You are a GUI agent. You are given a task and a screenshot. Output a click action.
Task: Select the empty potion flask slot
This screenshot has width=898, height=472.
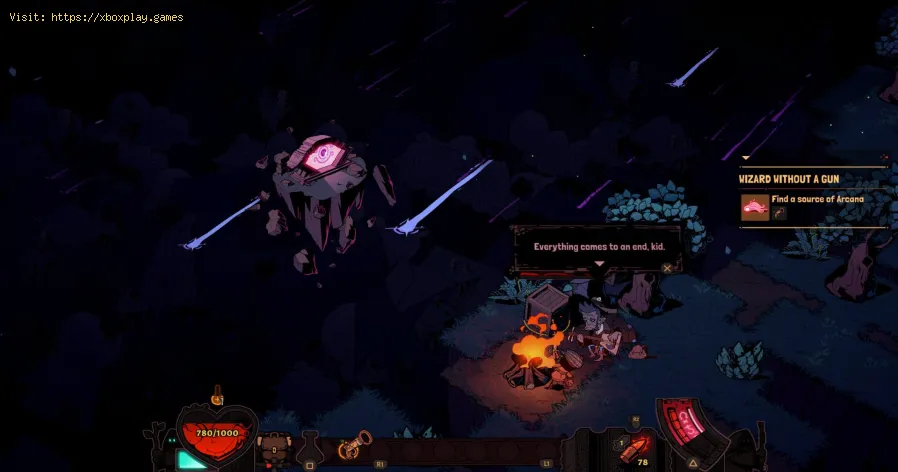pyautogui.click(x=310, y=449)
